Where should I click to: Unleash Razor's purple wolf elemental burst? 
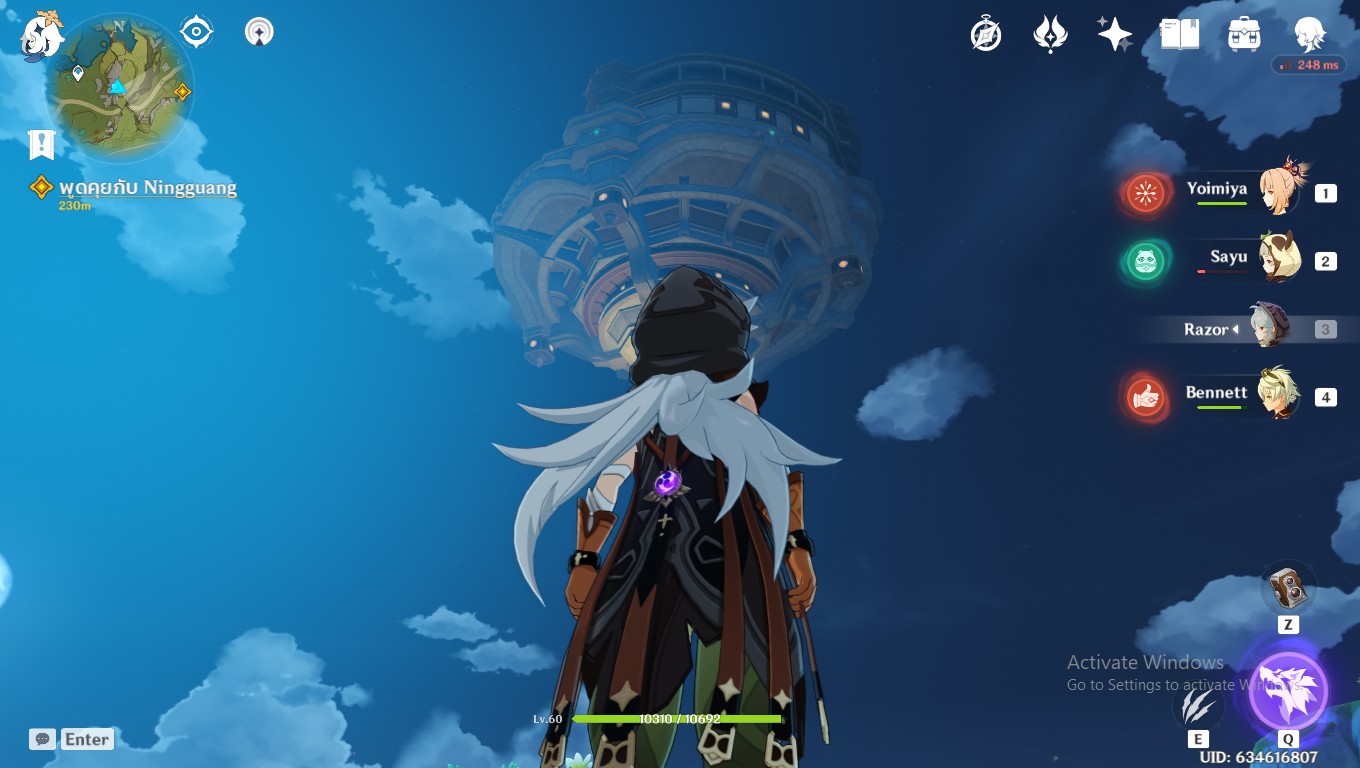(x=1288, y=690)
